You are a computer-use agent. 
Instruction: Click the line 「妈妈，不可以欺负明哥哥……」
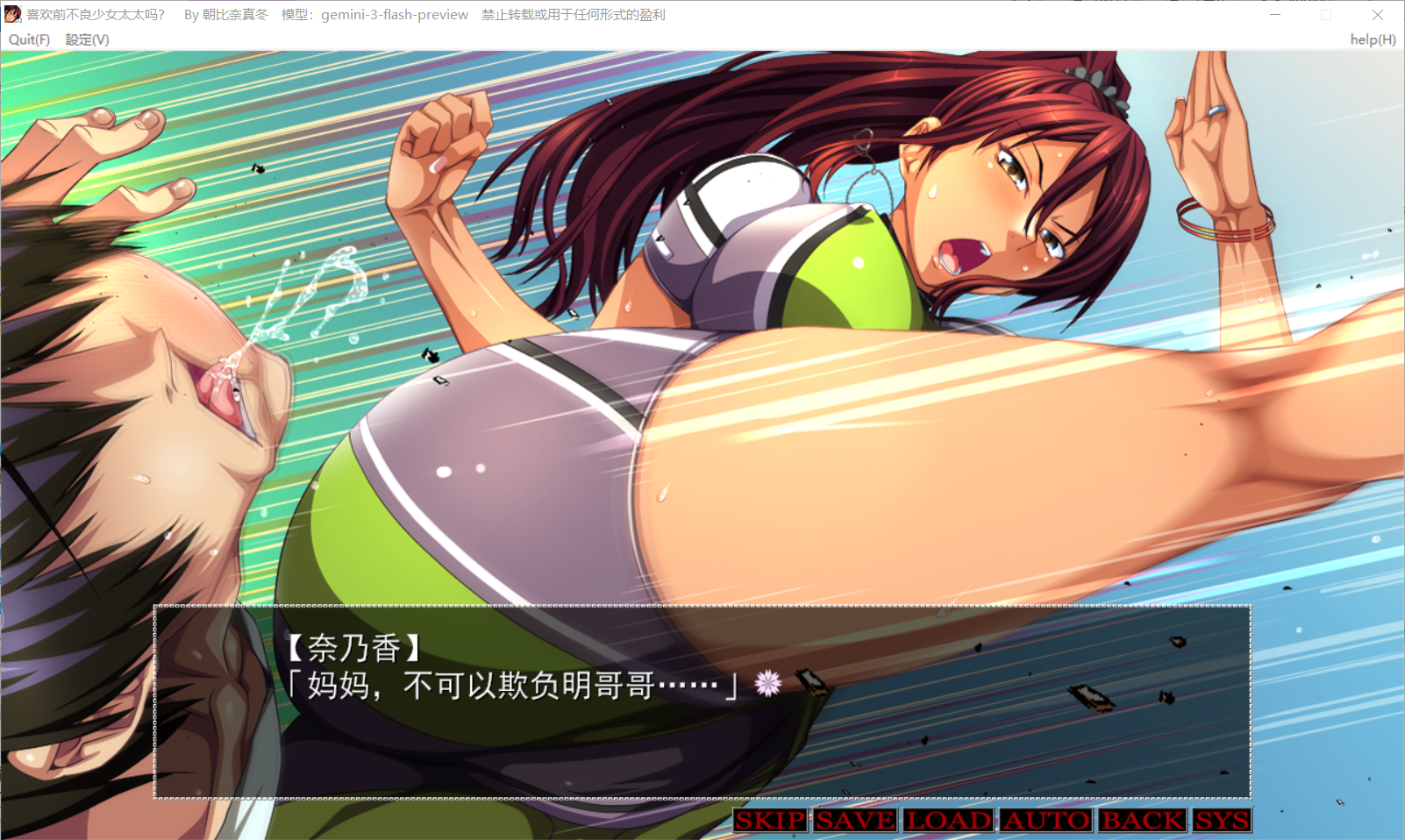point(513,685)
